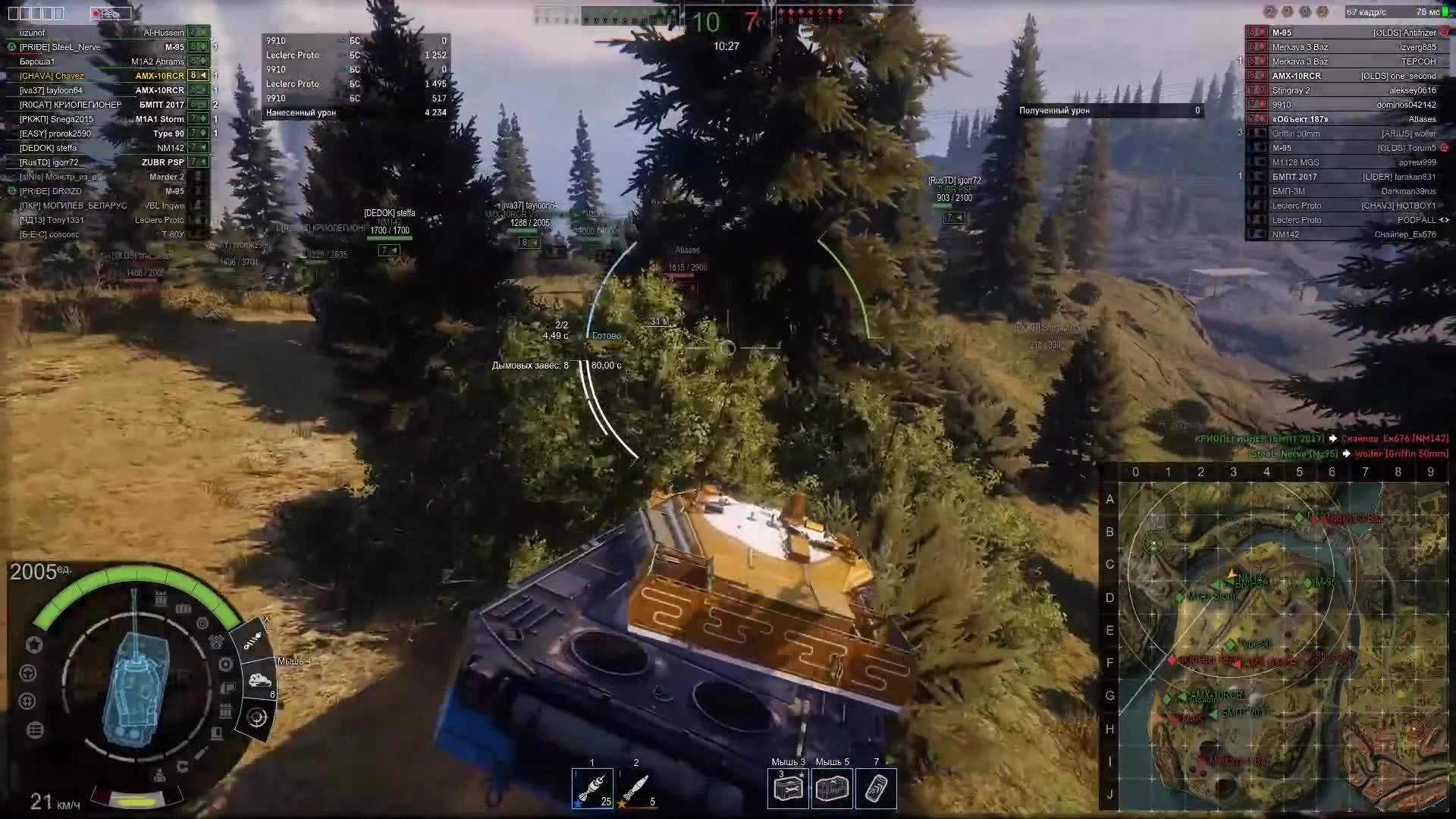Click the smoke screen launcher icon near Мышь 4
Viewport: 1456px width, 819px height.
pos(259,680)
